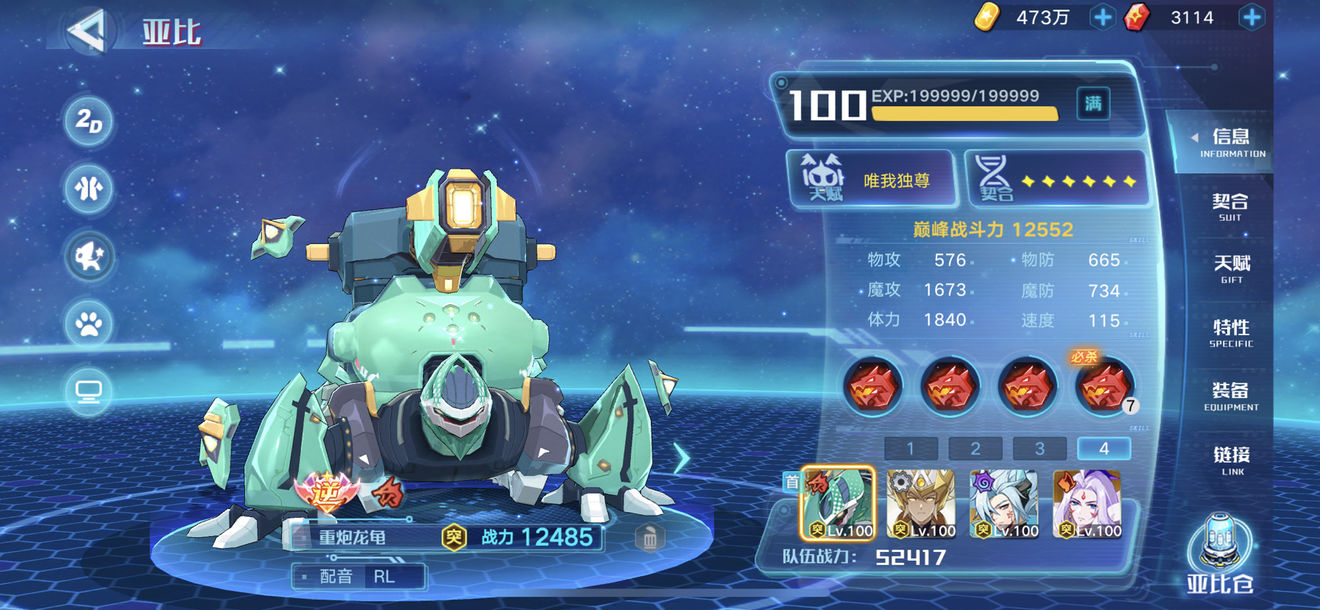Open the 装备 Equipment tab
The image size is (1320, 610).
1231,395
